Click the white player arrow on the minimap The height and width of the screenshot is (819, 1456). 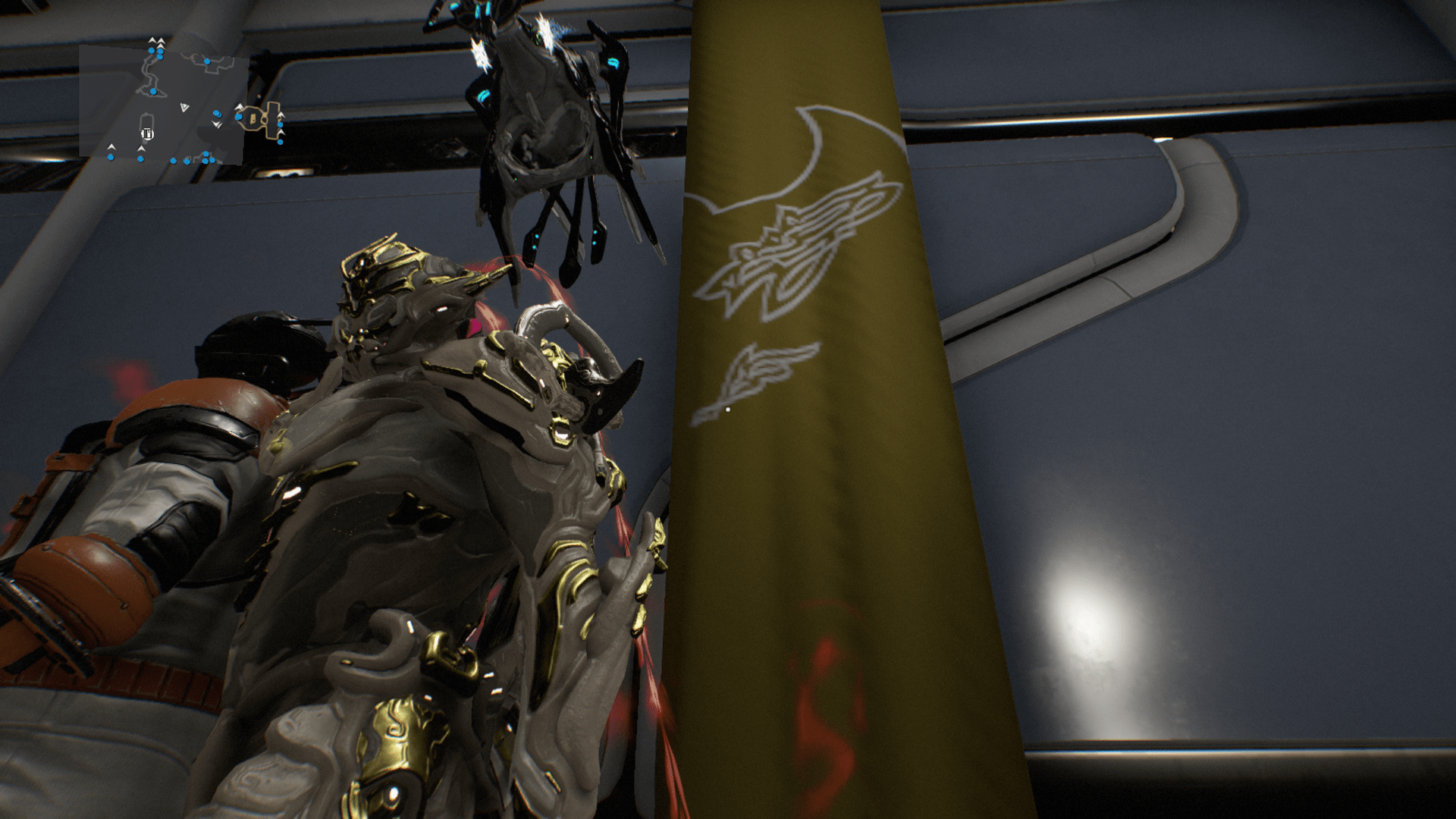(x=184, y=107)
